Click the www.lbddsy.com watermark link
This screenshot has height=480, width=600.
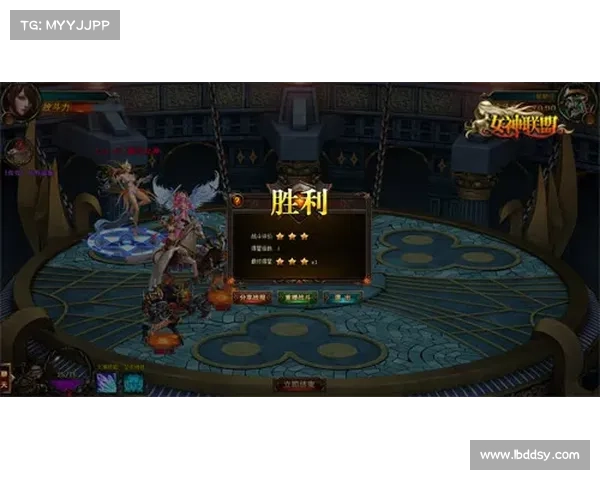529,455
